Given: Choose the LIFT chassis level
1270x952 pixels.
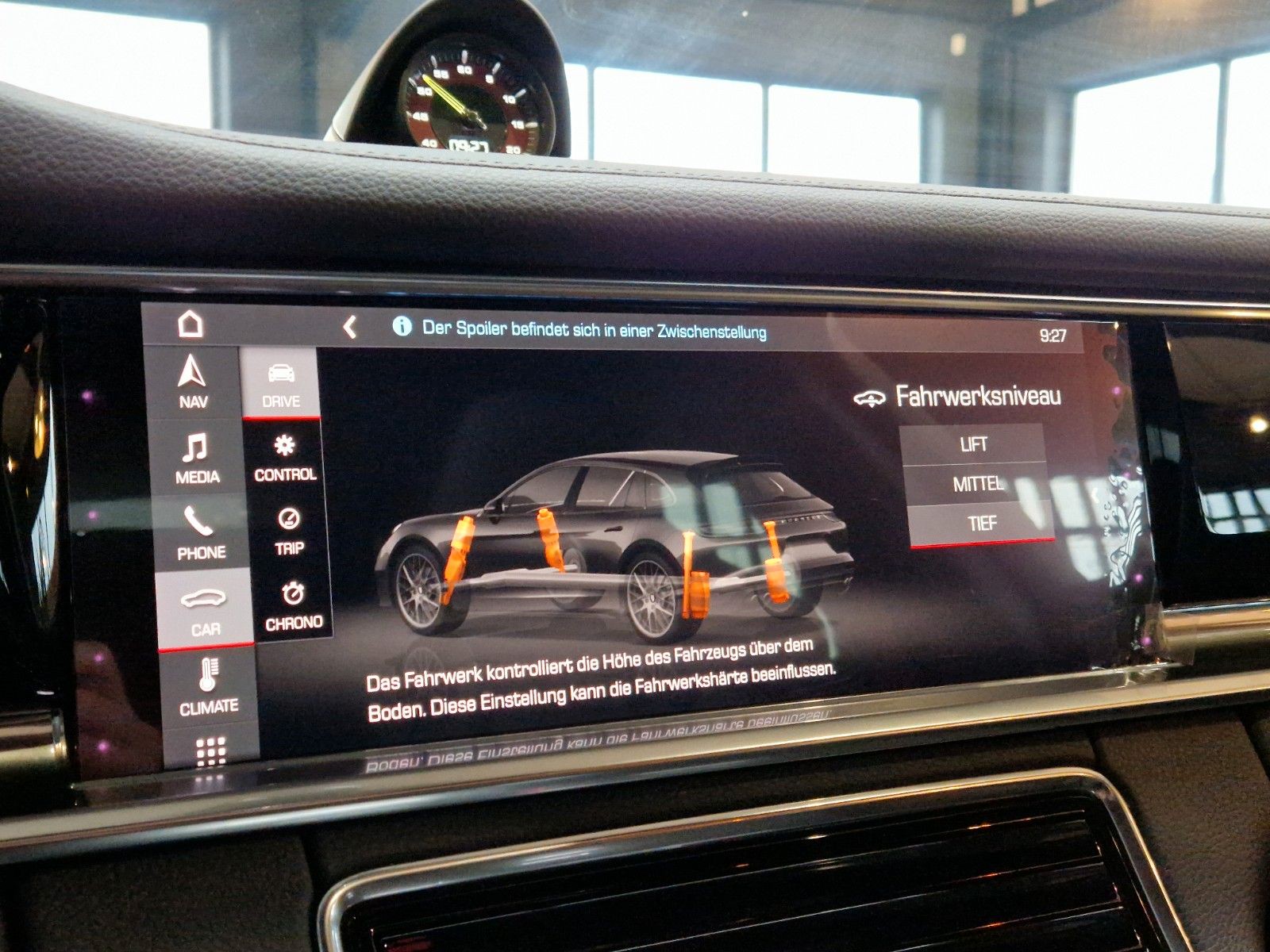Looking at the screenshot, I should [973, 444].
